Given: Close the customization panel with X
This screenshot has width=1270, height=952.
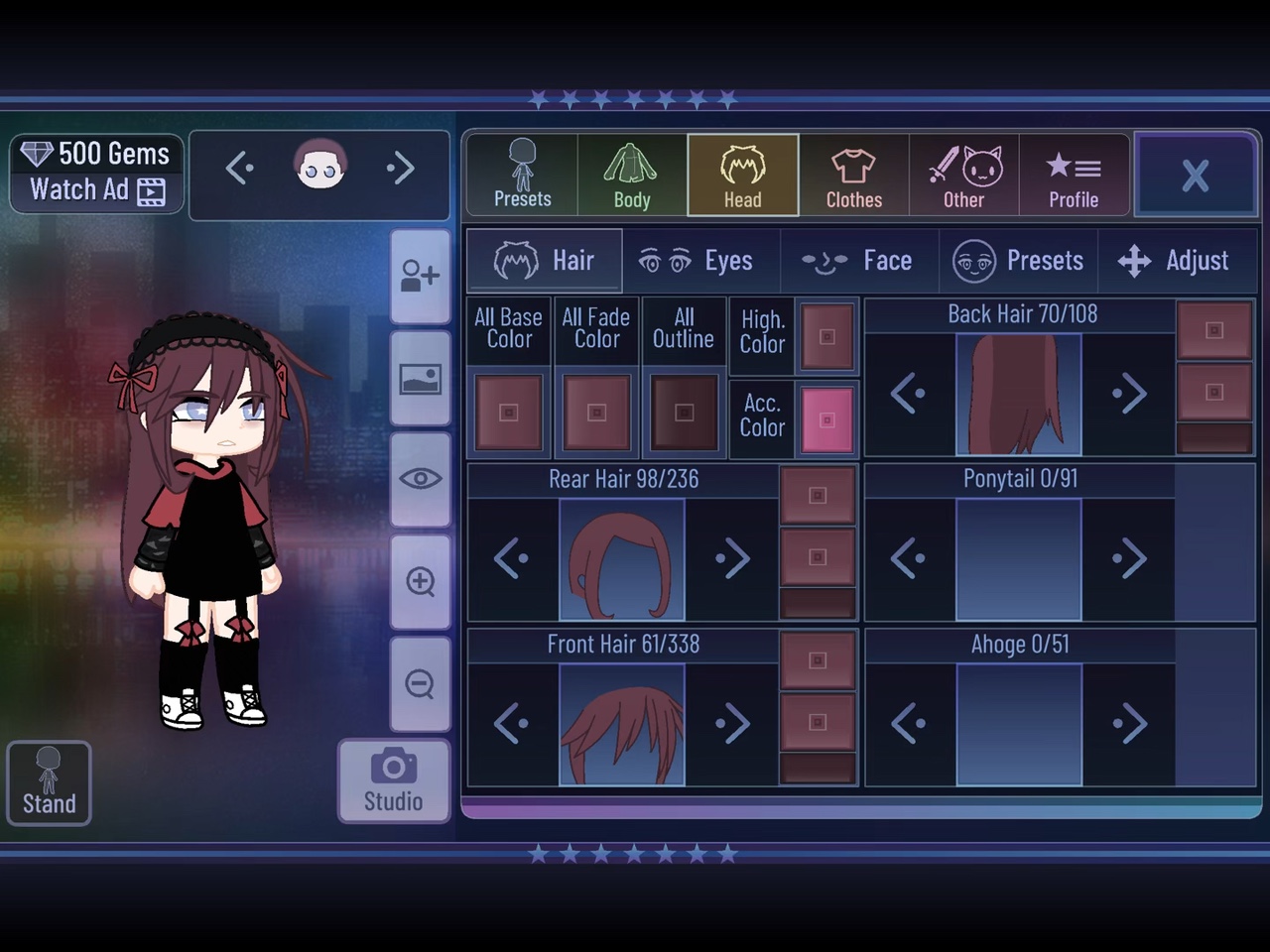Looking at the screenshot, I should [1195, 176].
